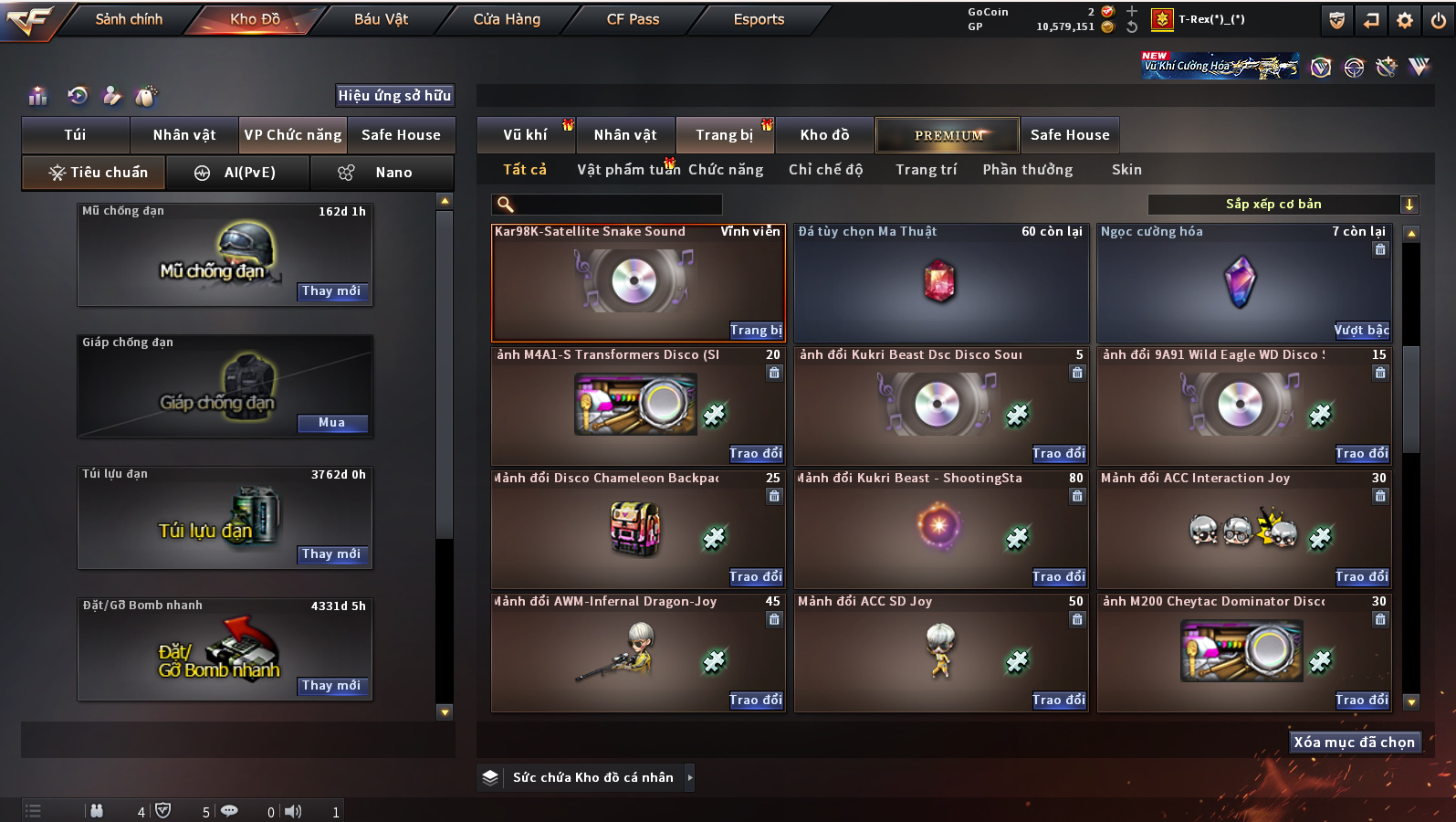Open the Sảnh chính lobby tab
1456x822 pixels.
tap(129, 19)
